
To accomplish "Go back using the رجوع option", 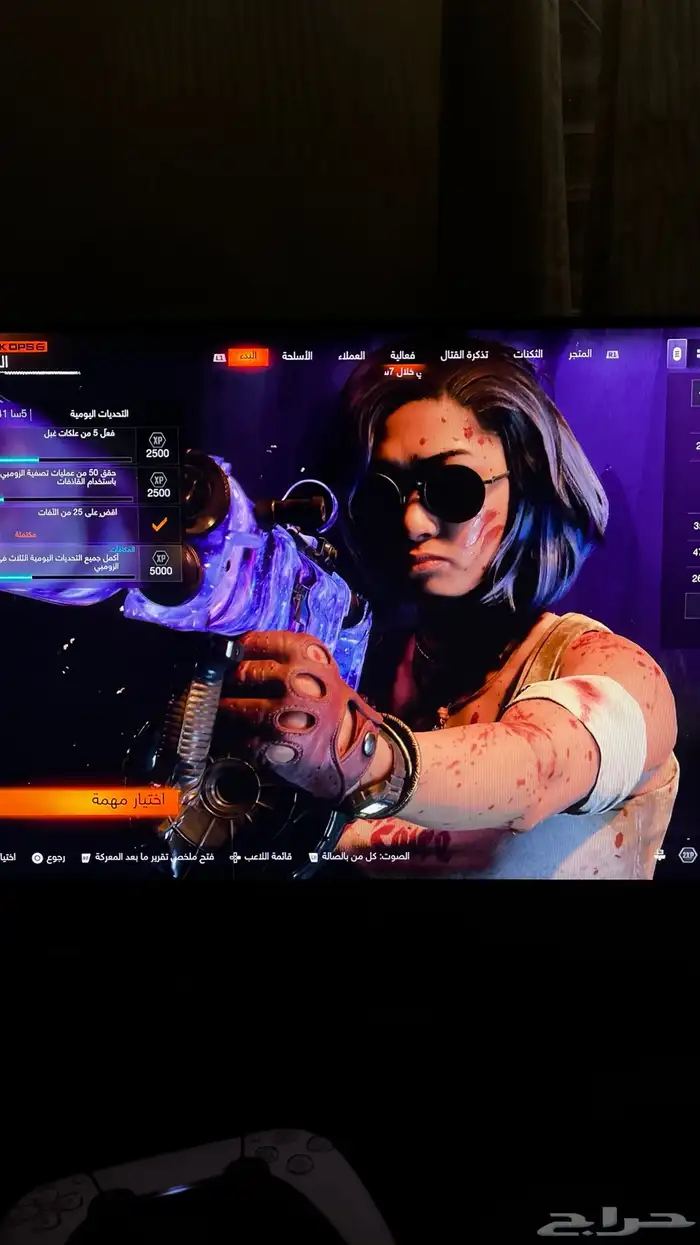I will 50,857.
